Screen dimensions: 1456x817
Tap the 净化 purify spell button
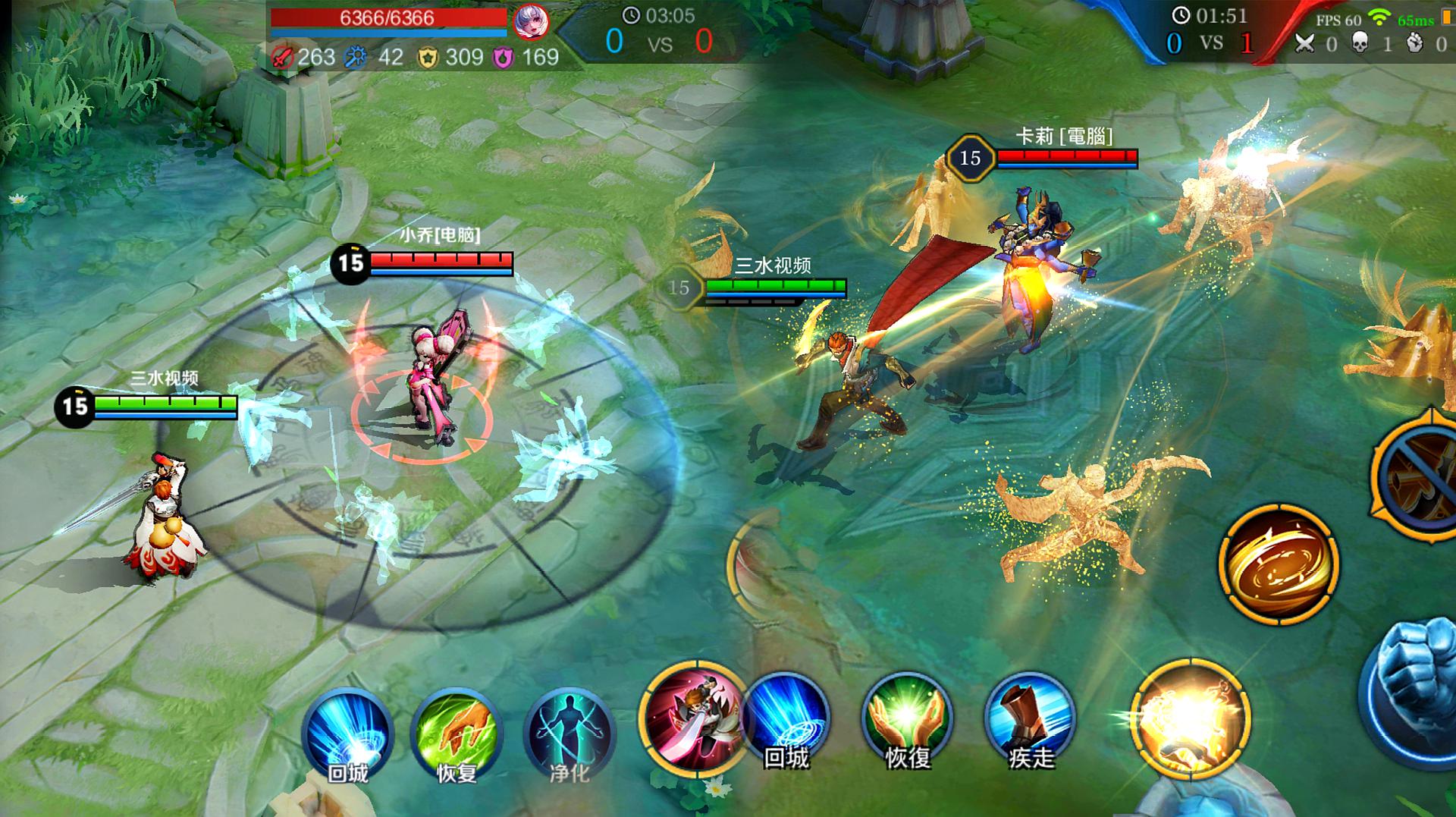pyautogui.click(x=569, y=732)
